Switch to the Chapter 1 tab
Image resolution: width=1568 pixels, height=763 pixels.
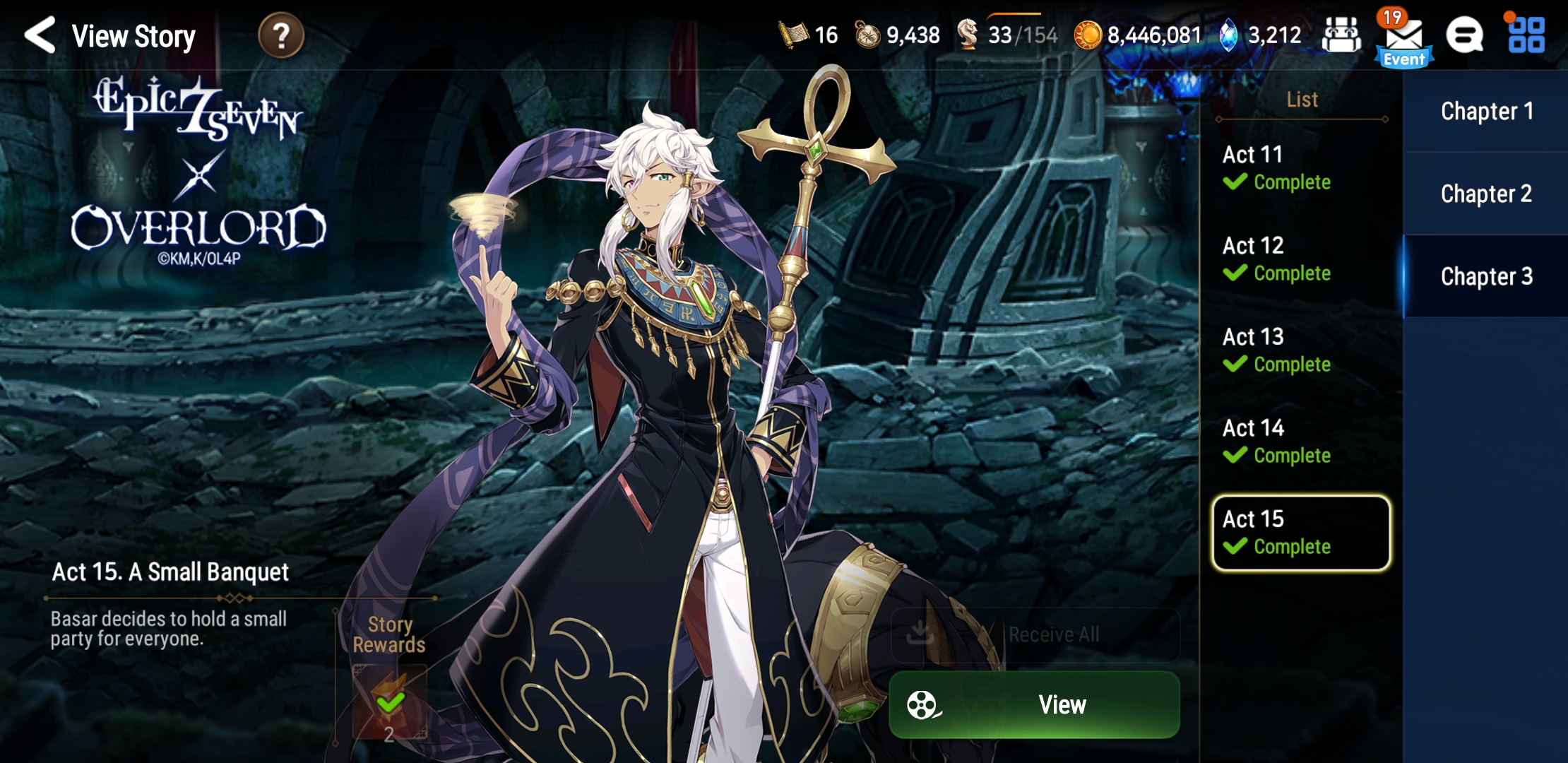click(x=1487, y=110)
